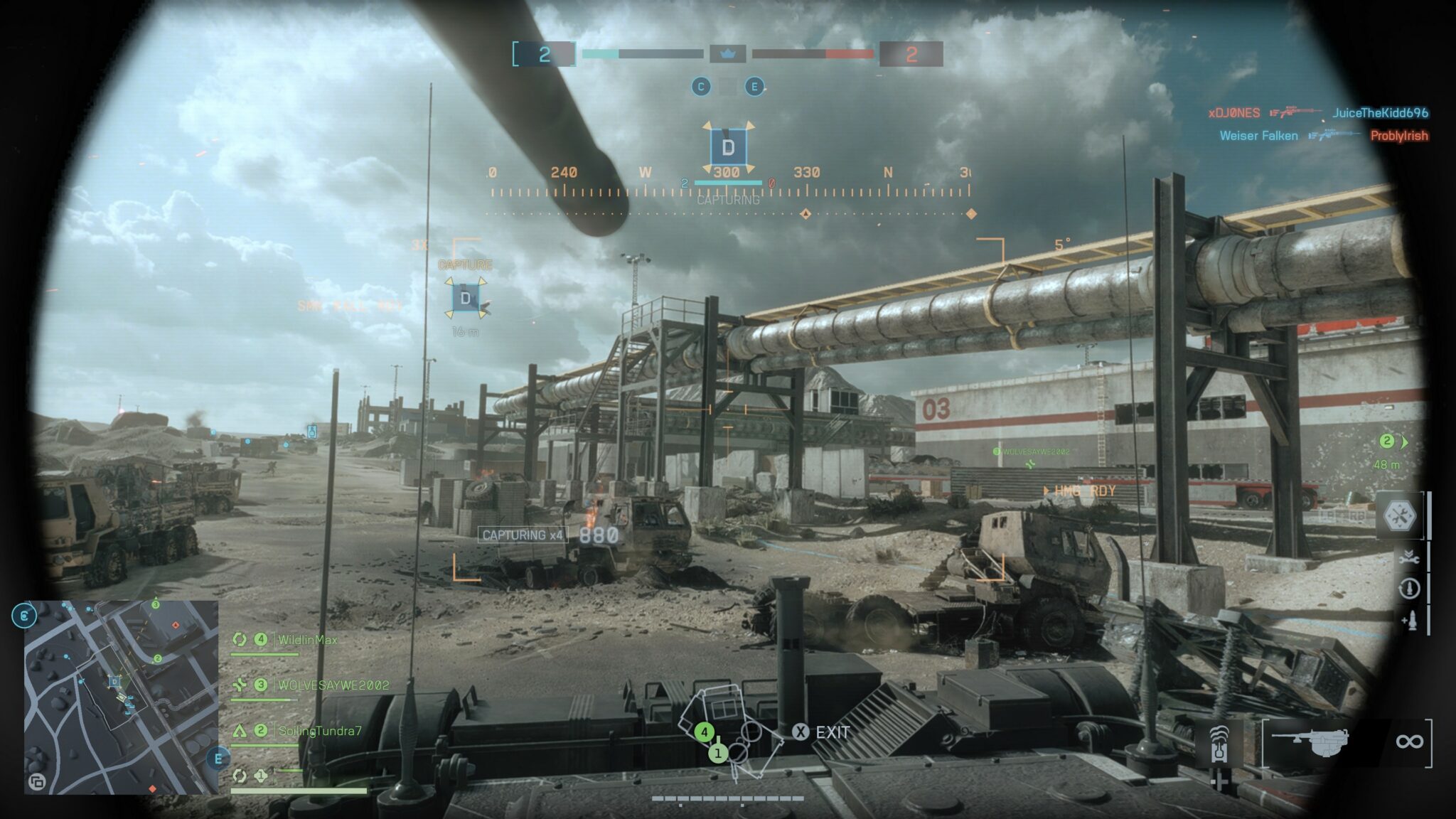Activate the wrench quick-repair icon
Image resolution: width=1456 pixels, height=819 pixels.
[x=1408, y=559]
